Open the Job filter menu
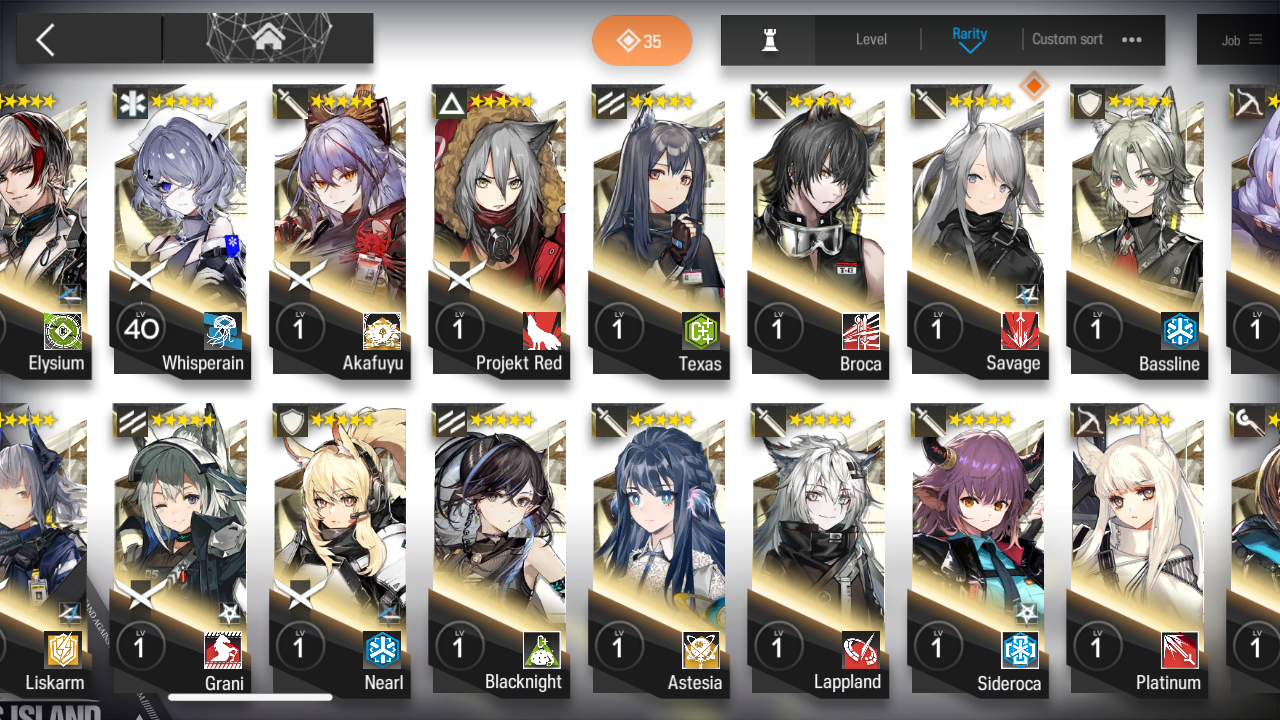Image resolution: width=1280 pixels, height=720 pixels. pyautogui.click(x=1240, y=40)
